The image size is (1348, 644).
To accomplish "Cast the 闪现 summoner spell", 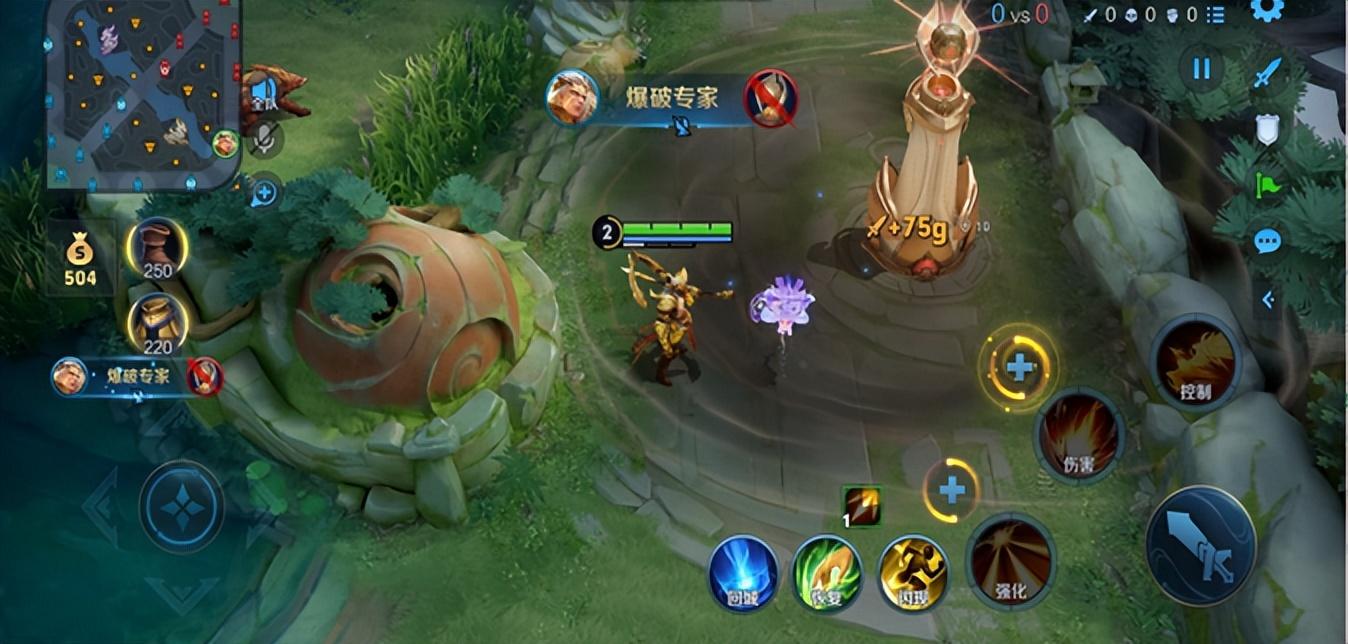I will [x=913, y=573].
